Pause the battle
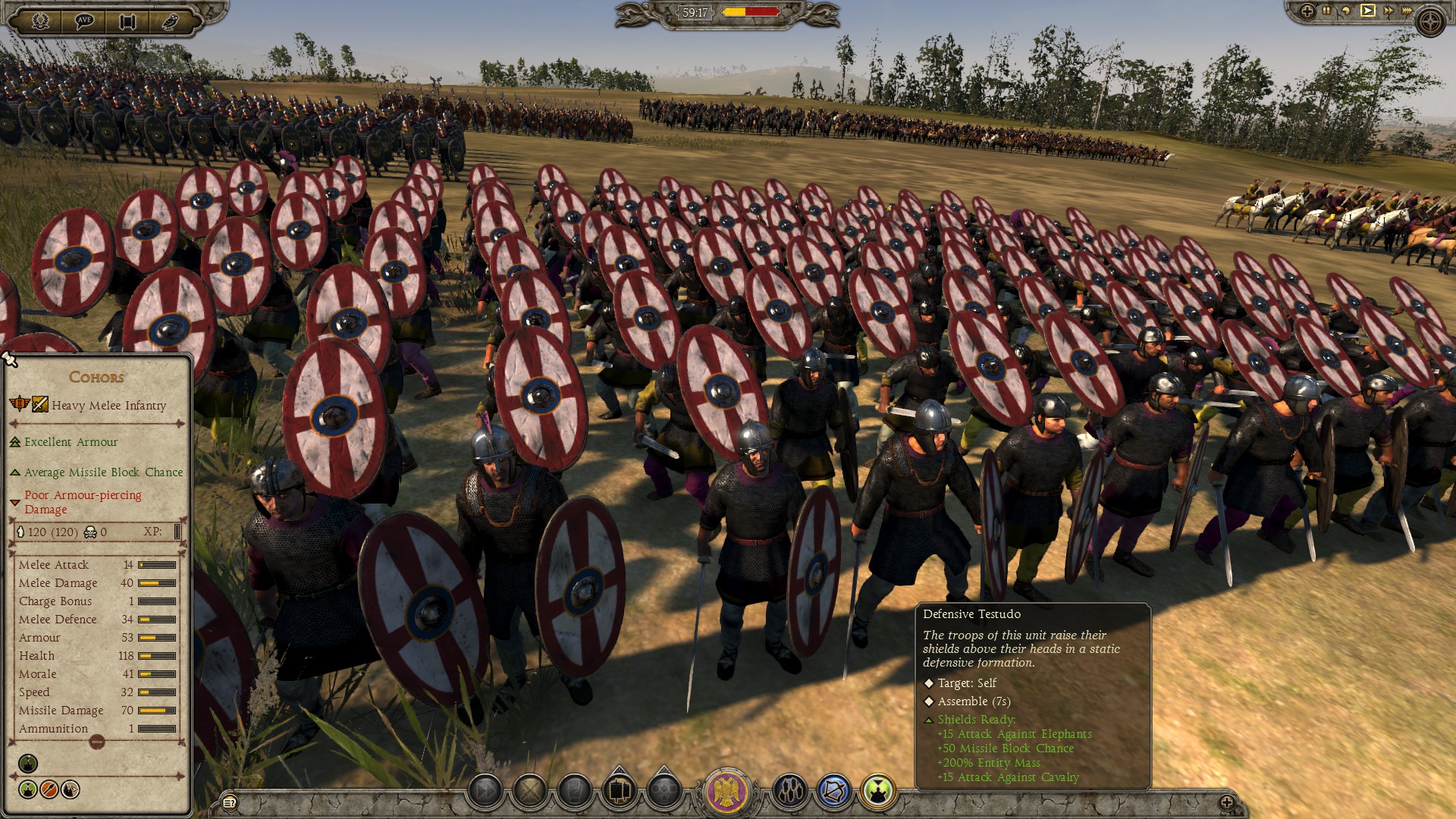1456x819 pixels. (x=1327, y=11)
